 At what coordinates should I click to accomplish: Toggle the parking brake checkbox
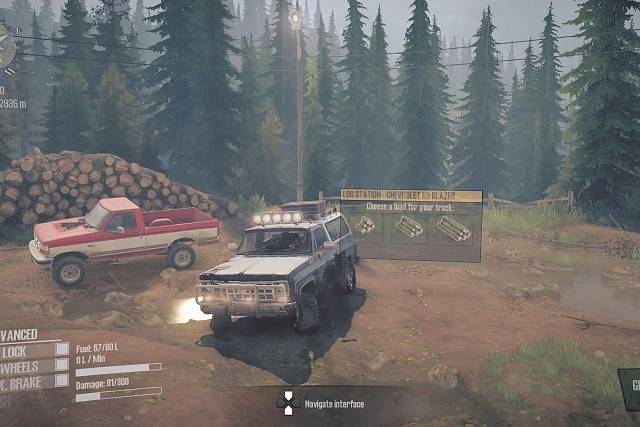click(61, 381)
